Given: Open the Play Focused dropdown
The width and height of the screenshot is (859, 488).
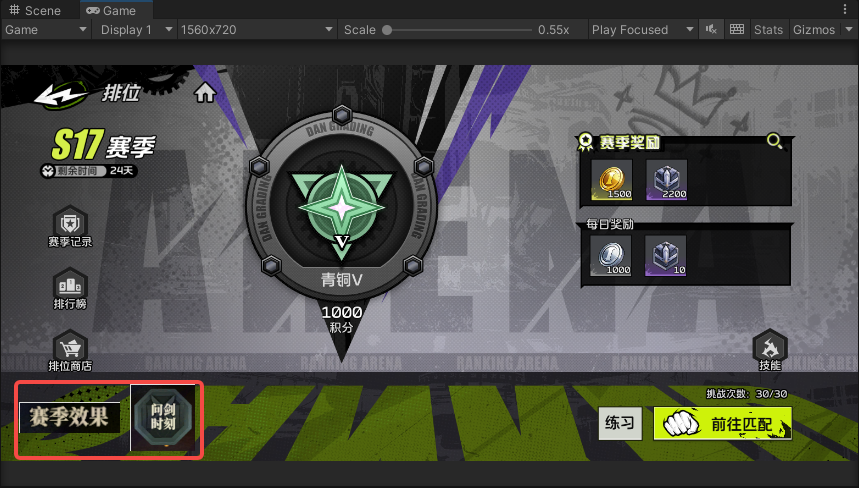Looking at the screenshot, I should coord(640,29).
